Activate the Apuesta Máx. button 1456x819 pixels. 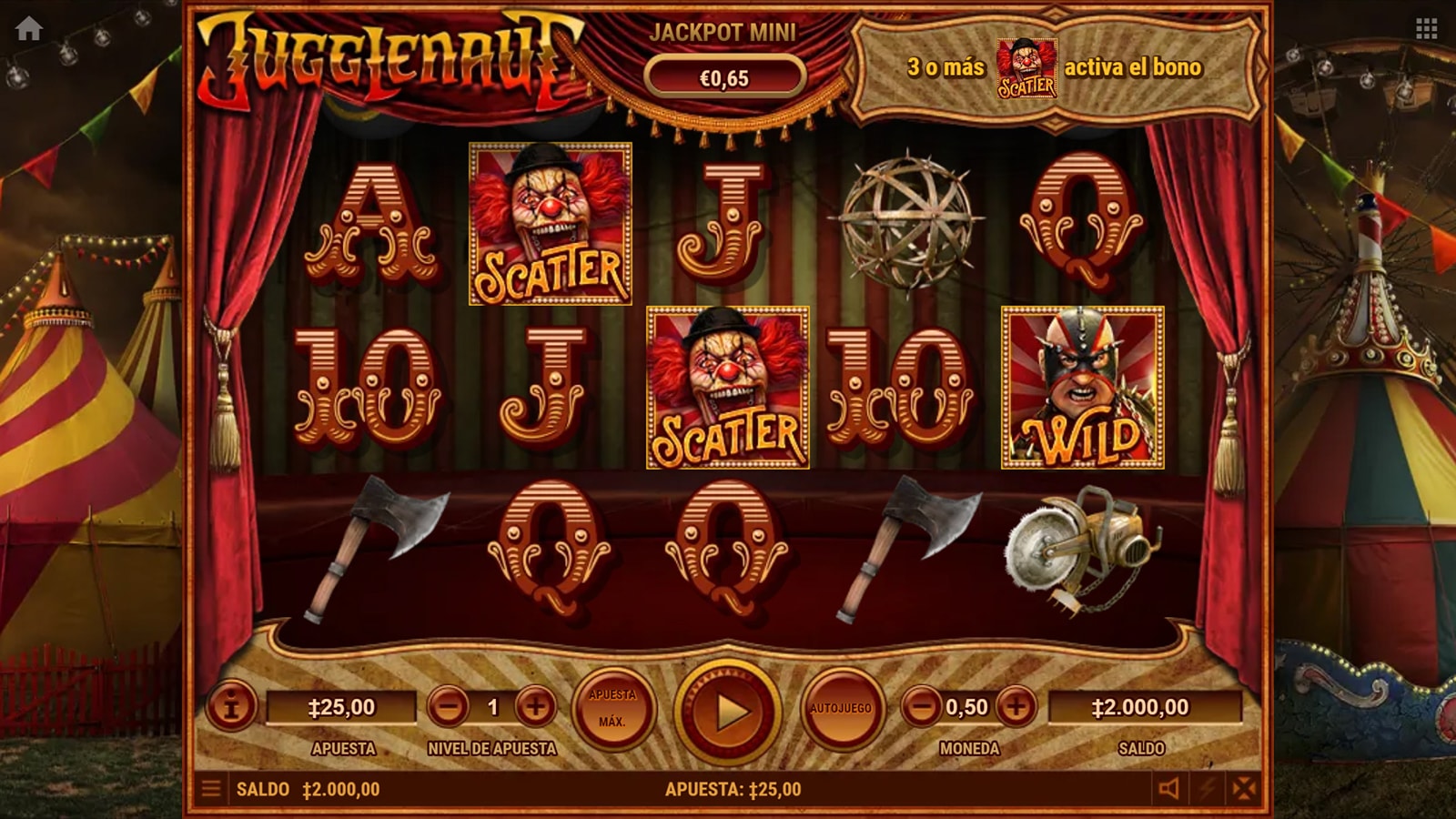612,708
